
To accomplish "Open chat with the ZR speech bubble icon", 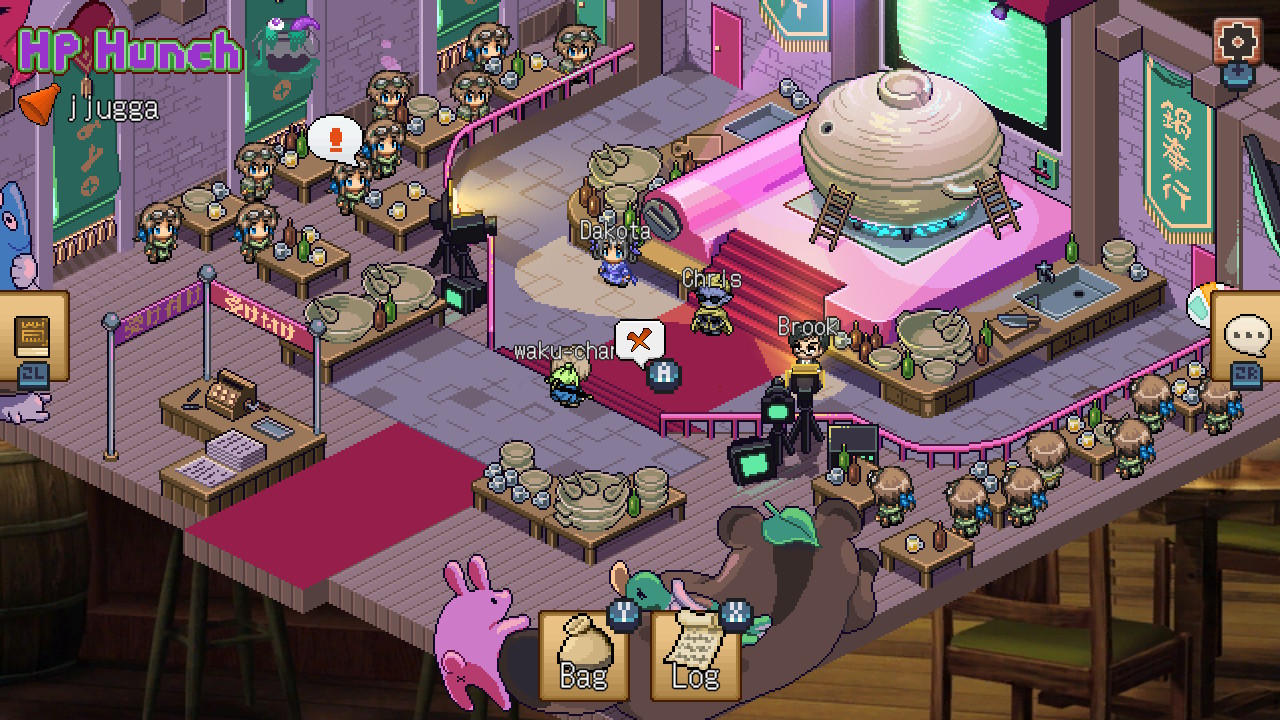I will pos(1246,335).
